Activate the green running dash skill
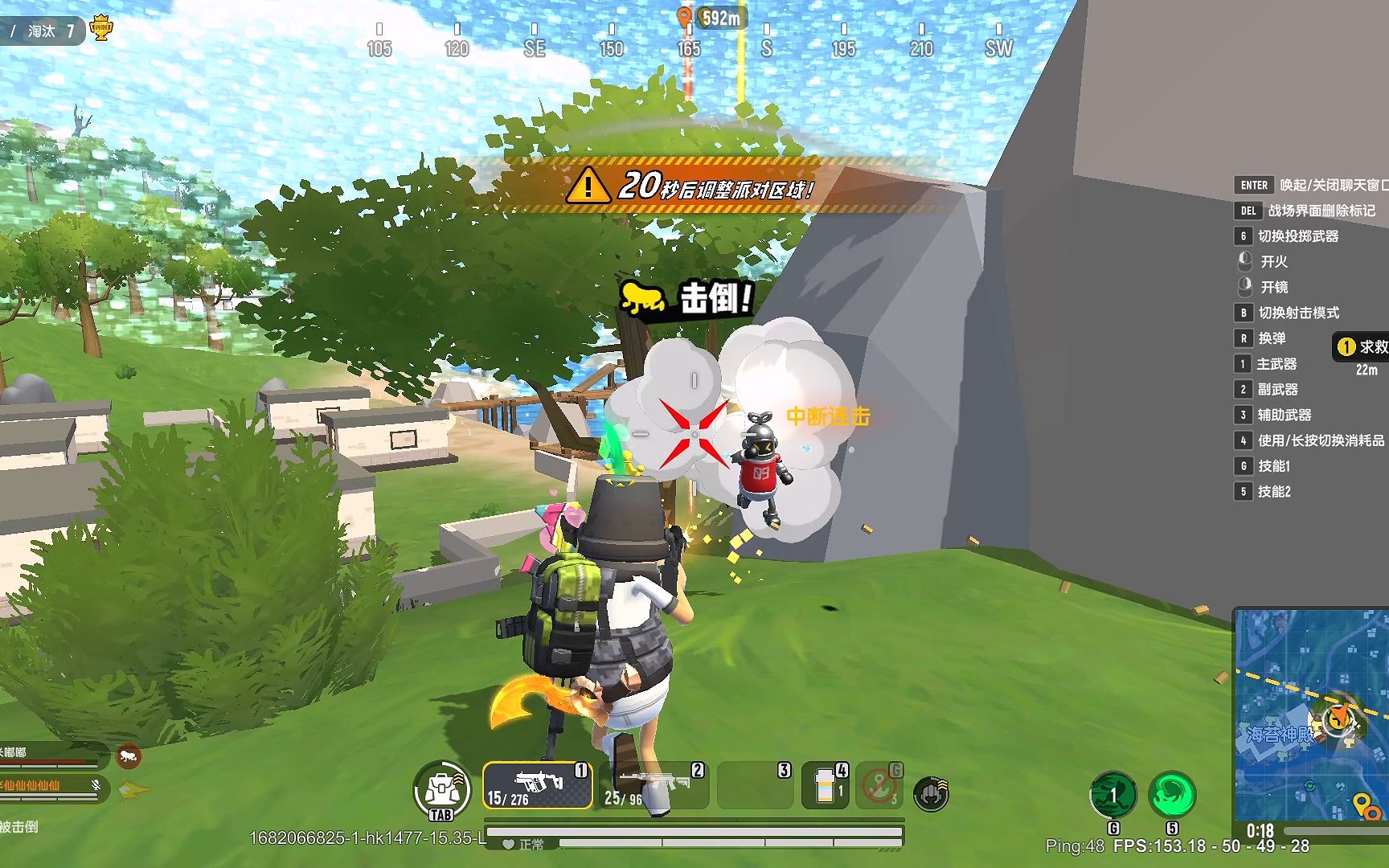1389x868 pixels. 1113,794
